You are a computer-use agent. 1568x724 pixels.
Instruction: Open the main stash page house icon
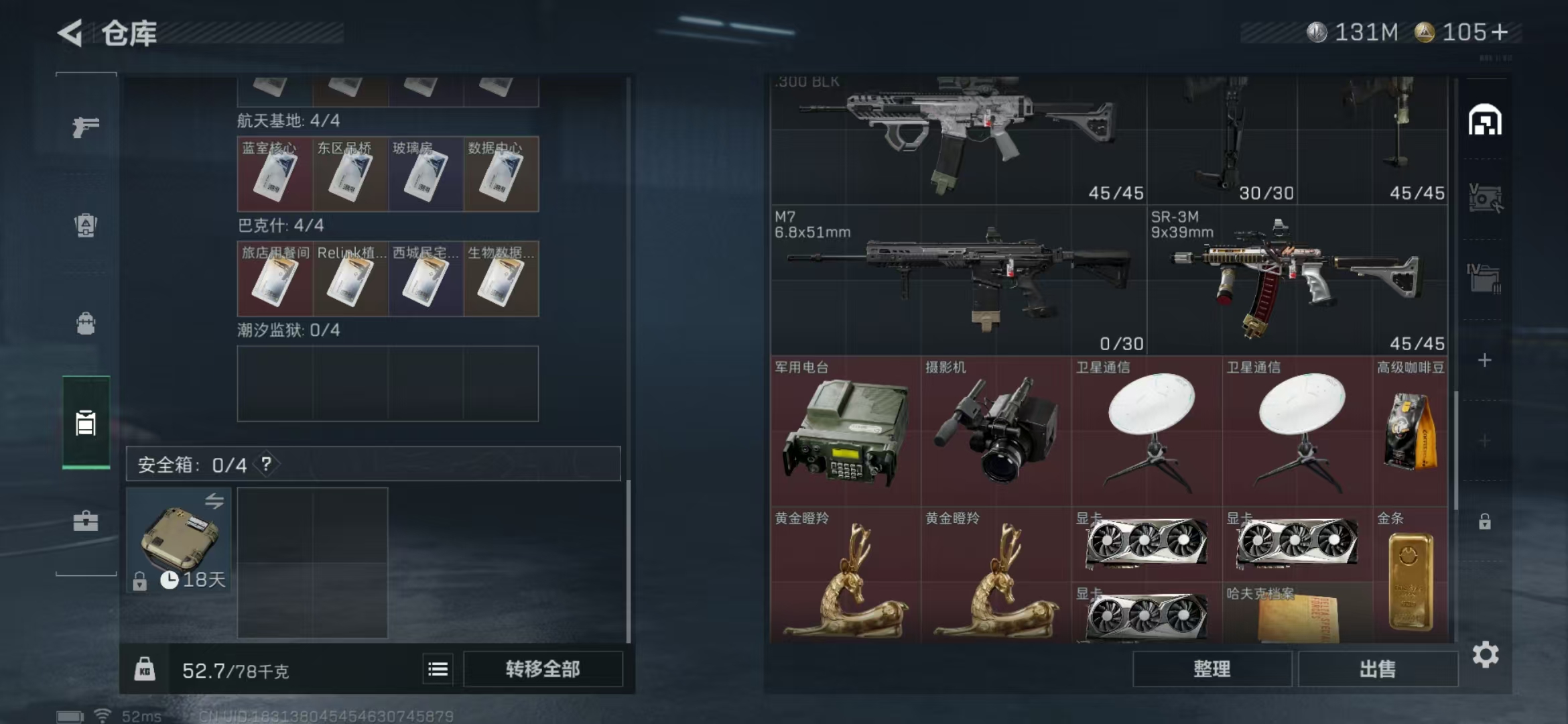point(1485,121)
